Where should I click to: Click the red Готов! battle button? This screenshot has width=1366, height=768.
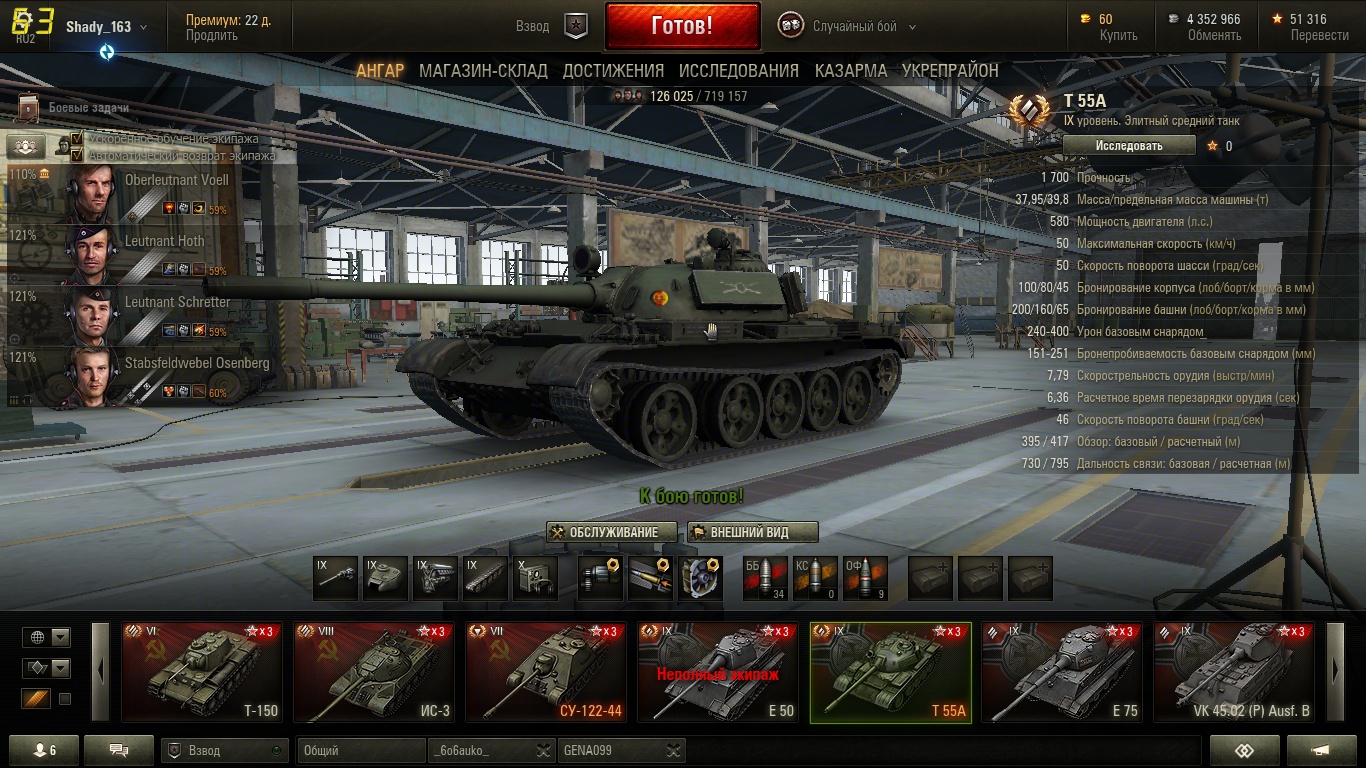click(x=682, y=26)
